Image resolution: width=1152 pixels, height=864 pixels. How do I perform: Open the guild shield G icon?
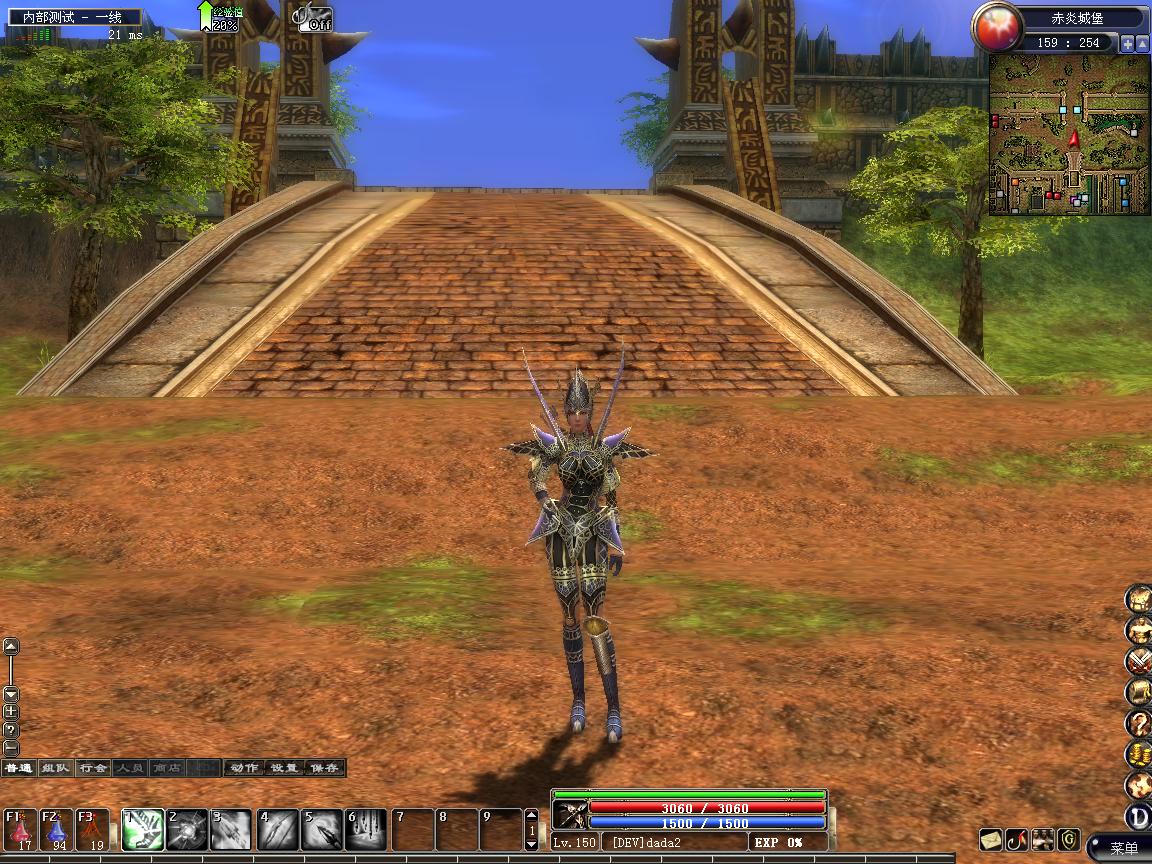tap(1069, 839)
